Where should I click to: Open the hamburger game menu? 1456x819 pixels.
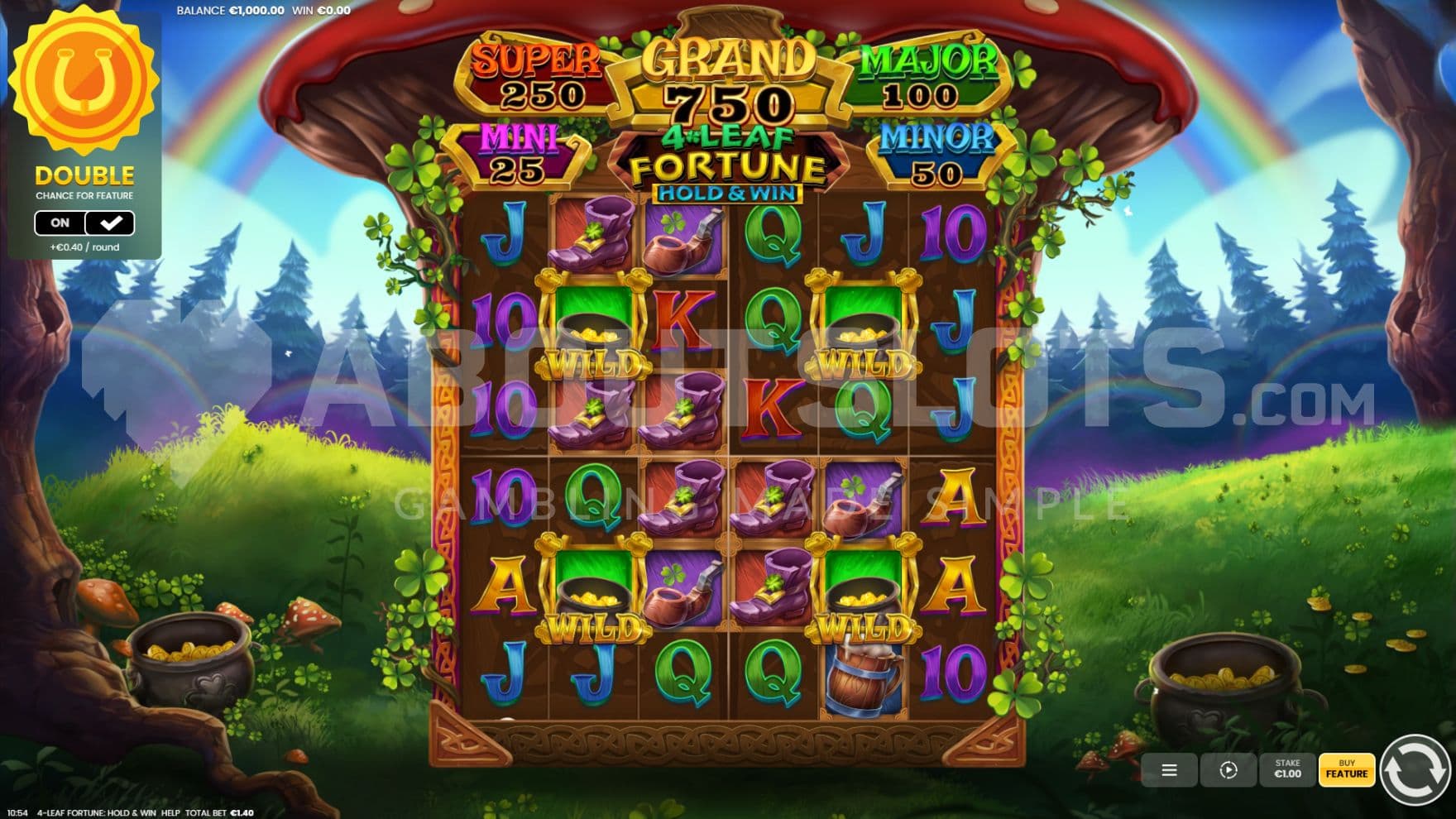click(1169, 770)
